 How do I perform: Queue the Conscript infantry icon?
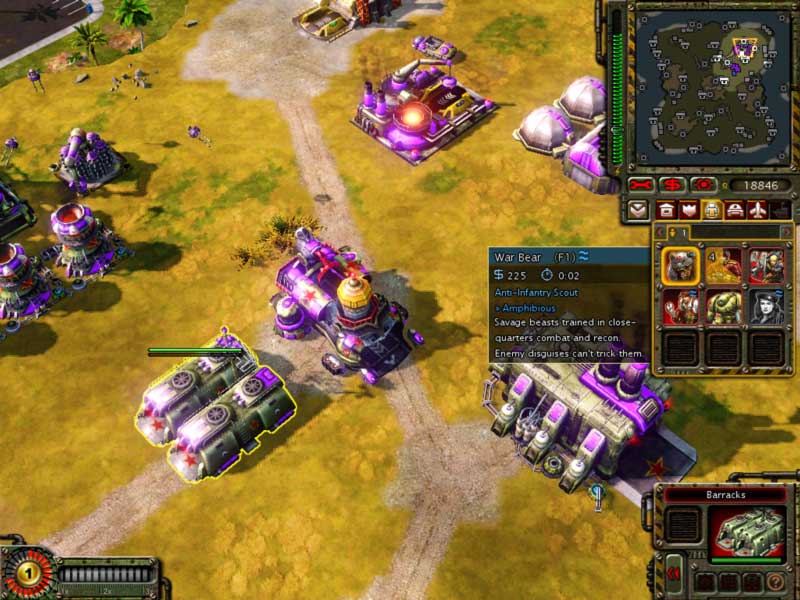(x=724, y=266)
